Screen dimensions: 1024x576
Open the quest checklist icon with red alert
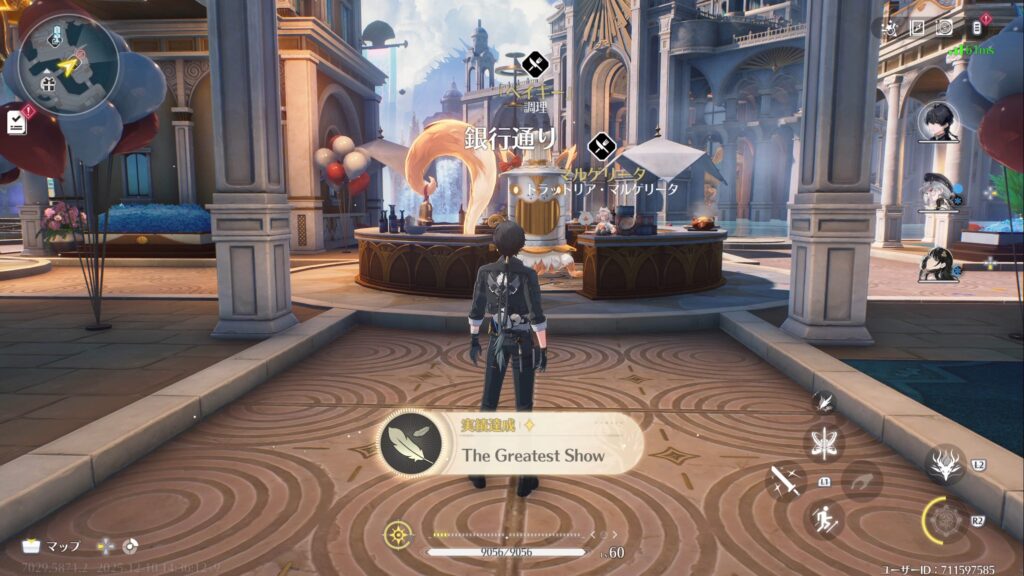pyautogui.click(x=17, y=121)
